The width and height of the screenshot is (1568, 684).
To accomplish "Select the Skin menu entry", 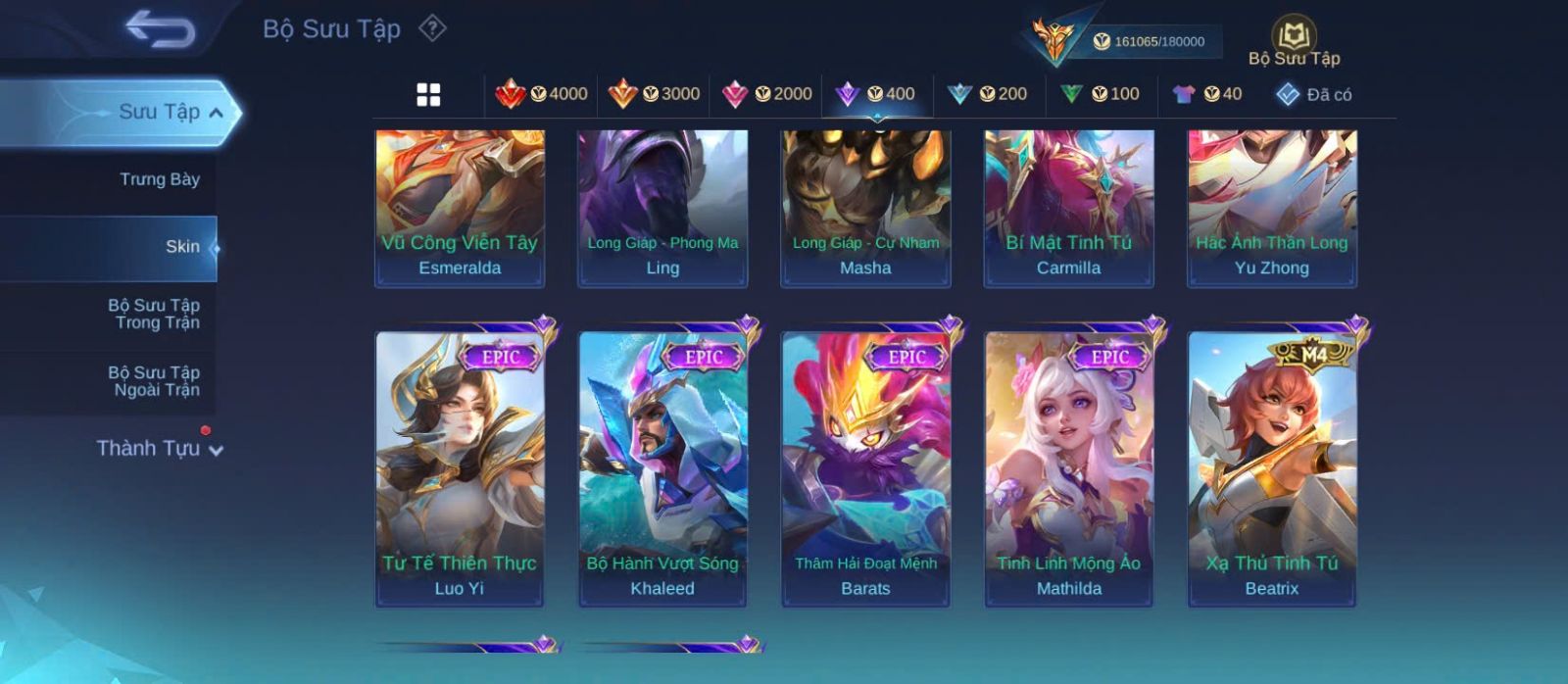I will (182, 247).
